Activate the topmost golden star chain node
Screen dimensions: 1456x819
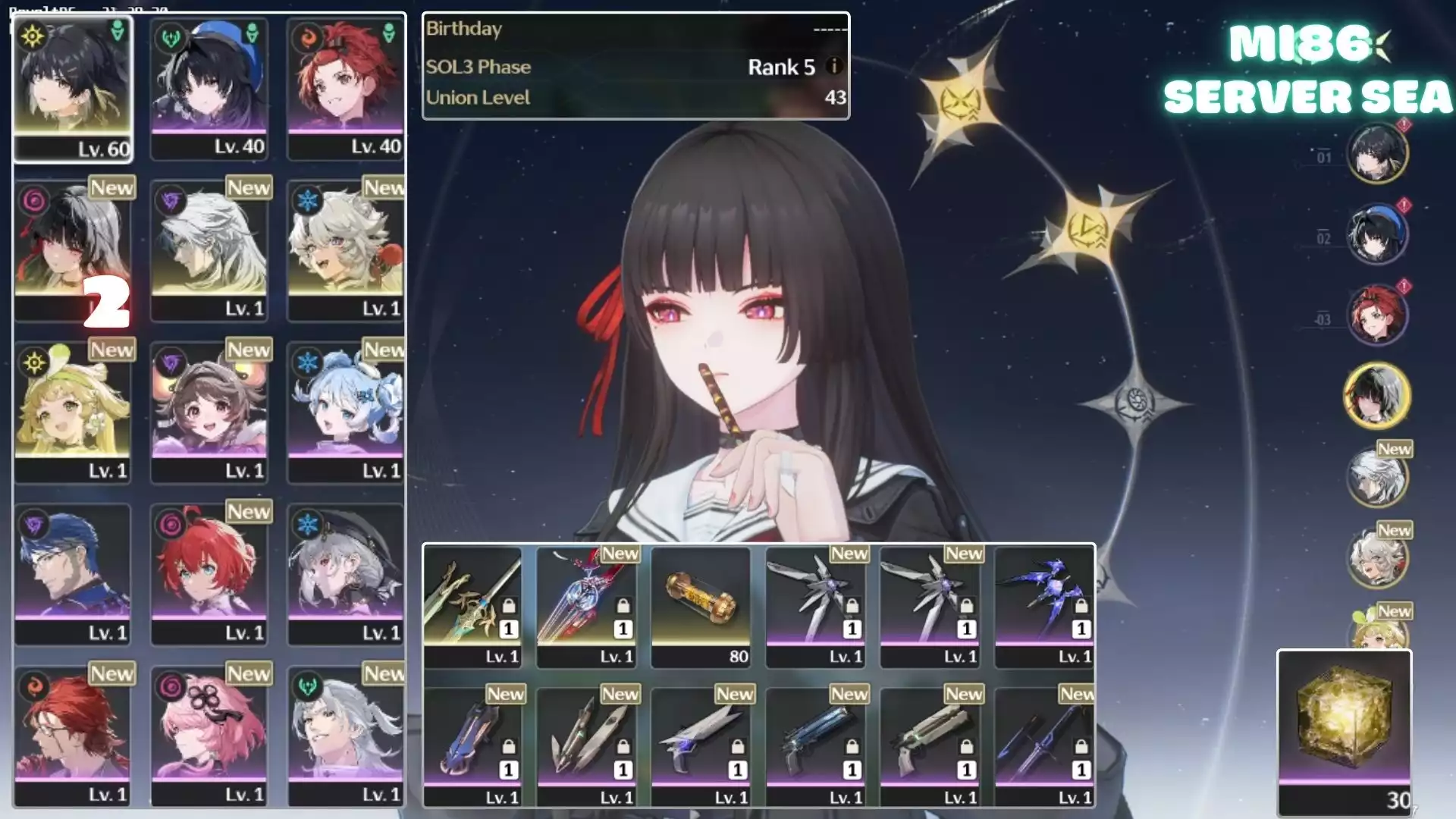(960, 102)
